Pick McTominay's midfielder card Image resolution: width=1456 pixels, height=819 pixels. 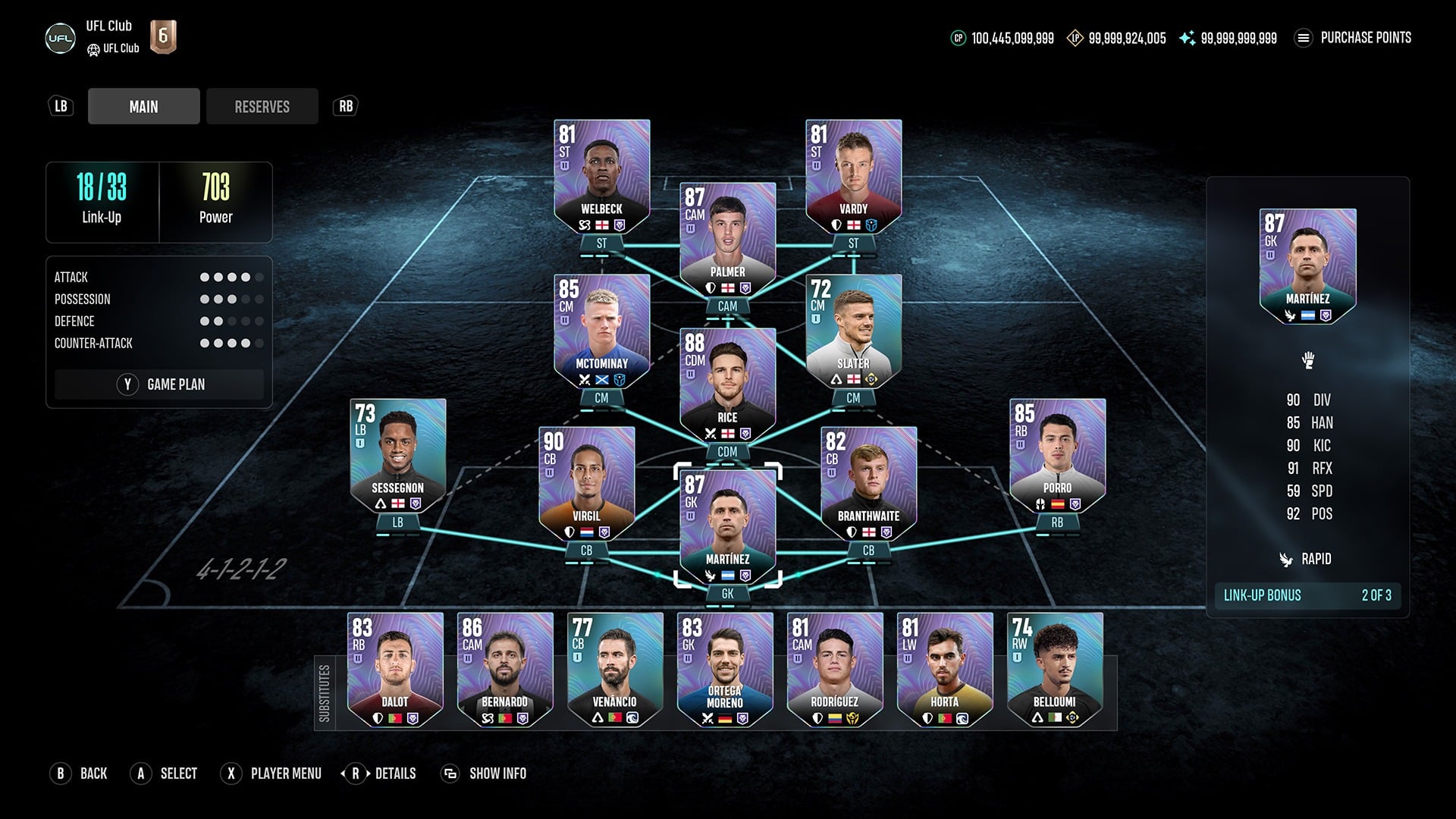pyautogui.click(x=601, y=331)
